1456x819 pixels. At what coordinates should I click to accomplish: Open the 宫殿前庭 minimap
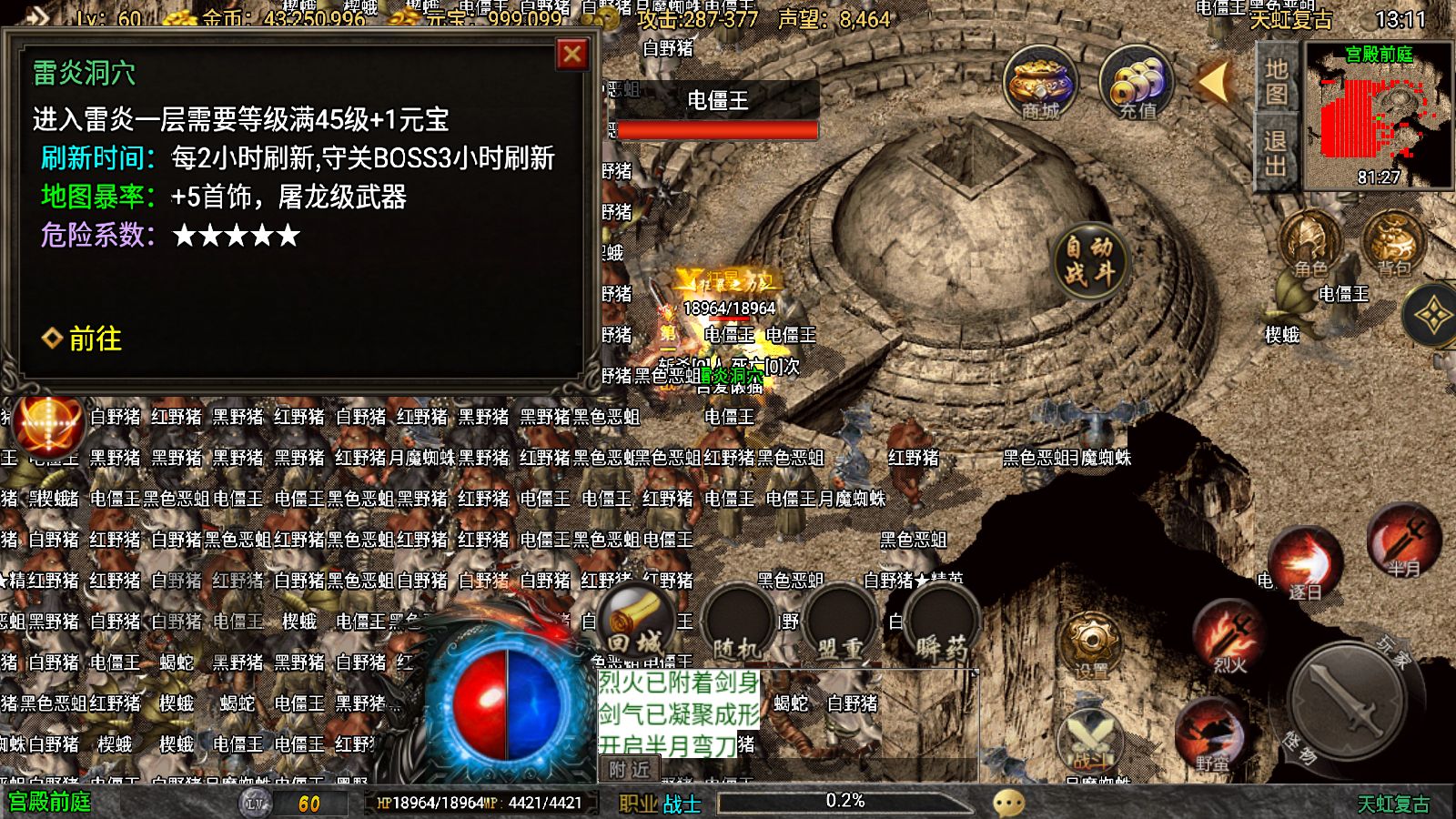[x=1379, y=116]
